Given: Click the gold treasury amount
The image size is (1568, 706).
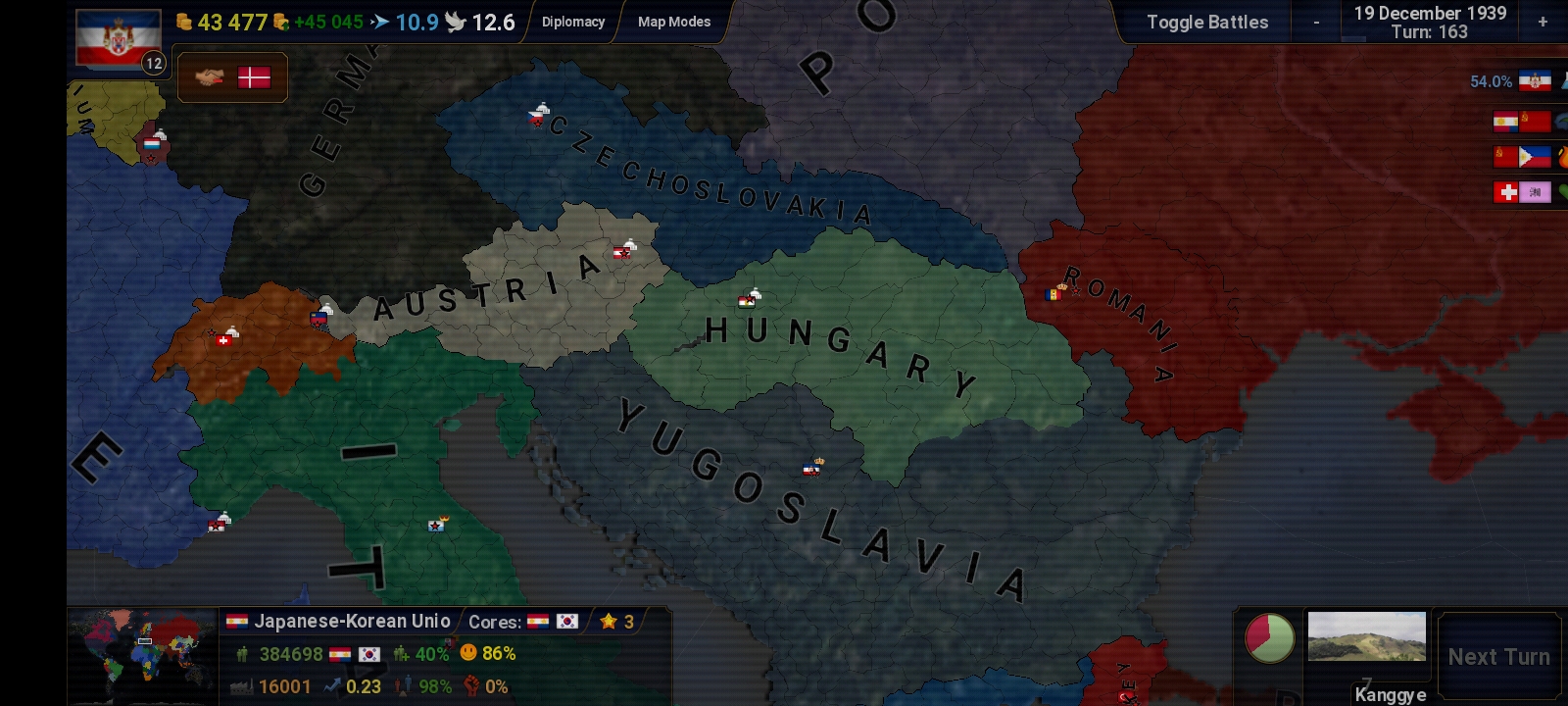Looking at the screenshot, I should pyautogui.click(x=221, y=22).
